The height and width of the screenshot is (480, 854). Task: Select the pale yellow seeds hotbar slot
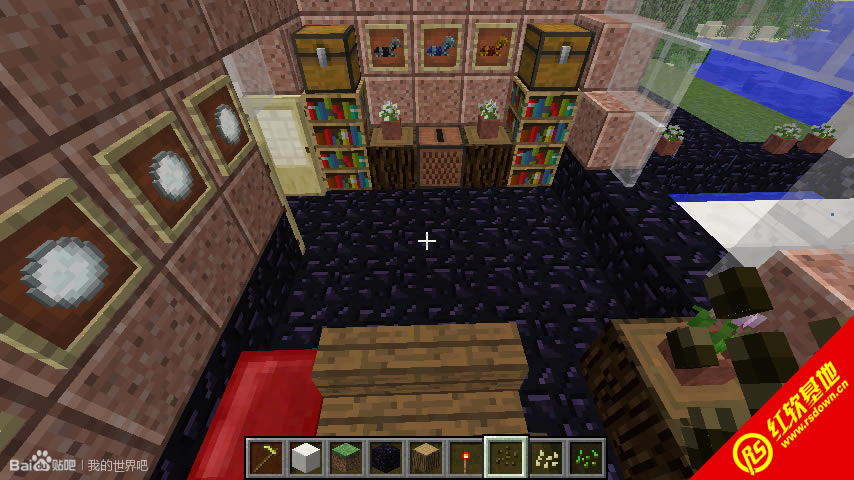coord(546,458)
